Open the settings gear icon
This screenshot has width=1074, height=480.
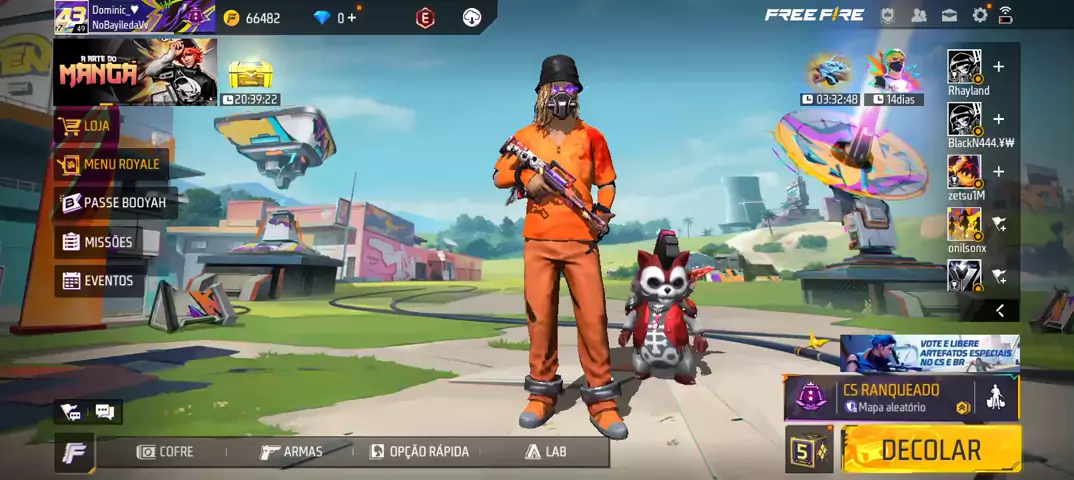point(980,15)
